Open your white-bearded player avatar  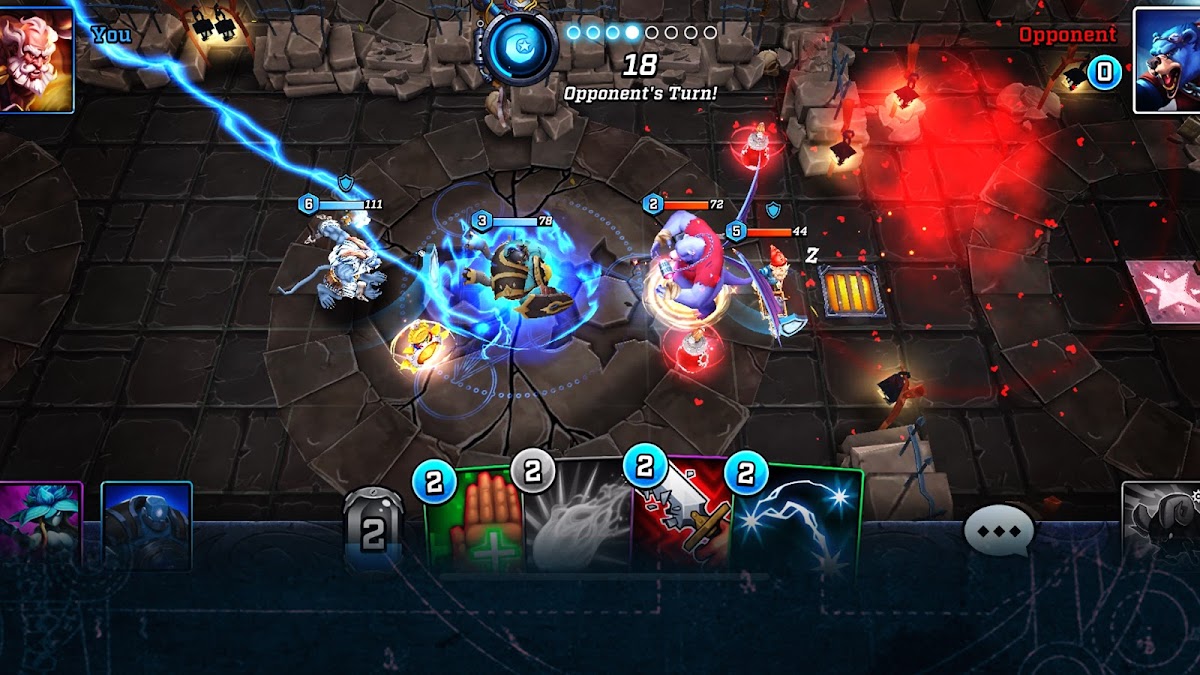point(36,57)
